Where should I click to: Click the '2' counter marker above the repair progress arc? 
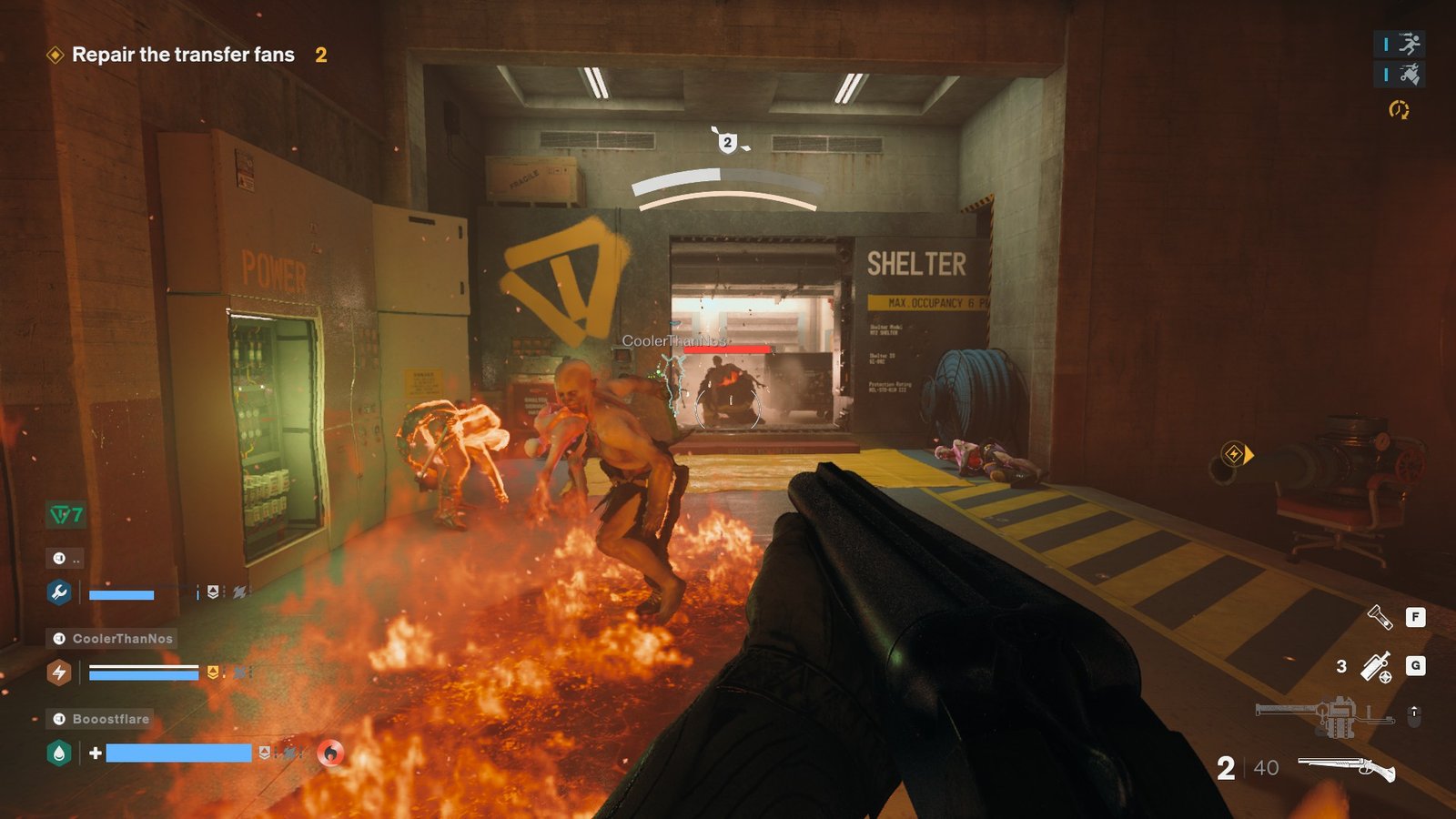726,142
